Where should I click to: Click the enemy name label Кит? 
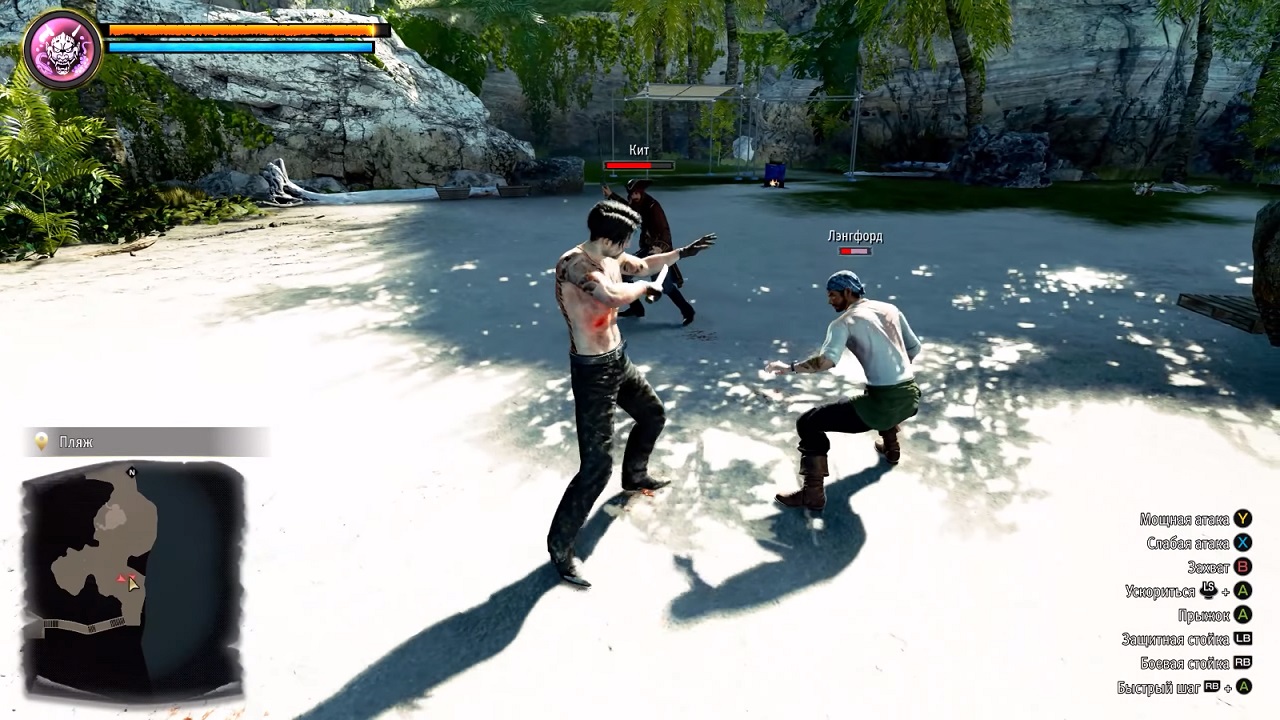coord(637,148)
